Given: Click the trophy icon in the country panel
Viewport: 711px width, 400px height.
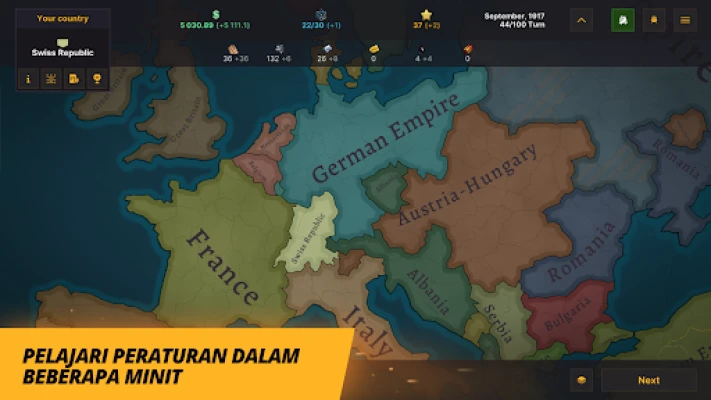Looking at the screenshot, I should pos(97,78).
